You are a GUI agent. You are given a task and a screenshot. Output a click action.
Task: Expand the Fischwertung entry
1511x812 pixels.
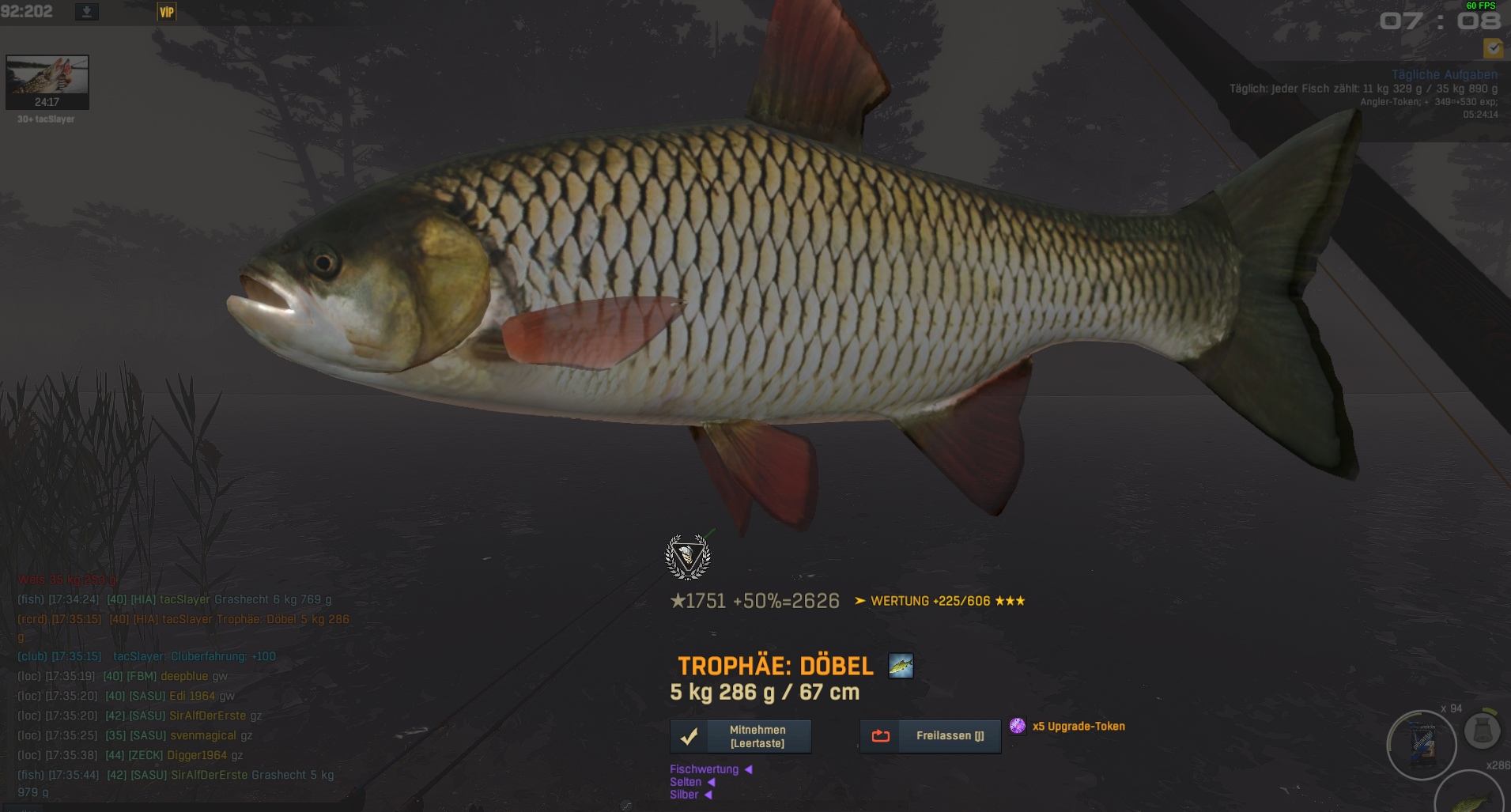point(709,769)
